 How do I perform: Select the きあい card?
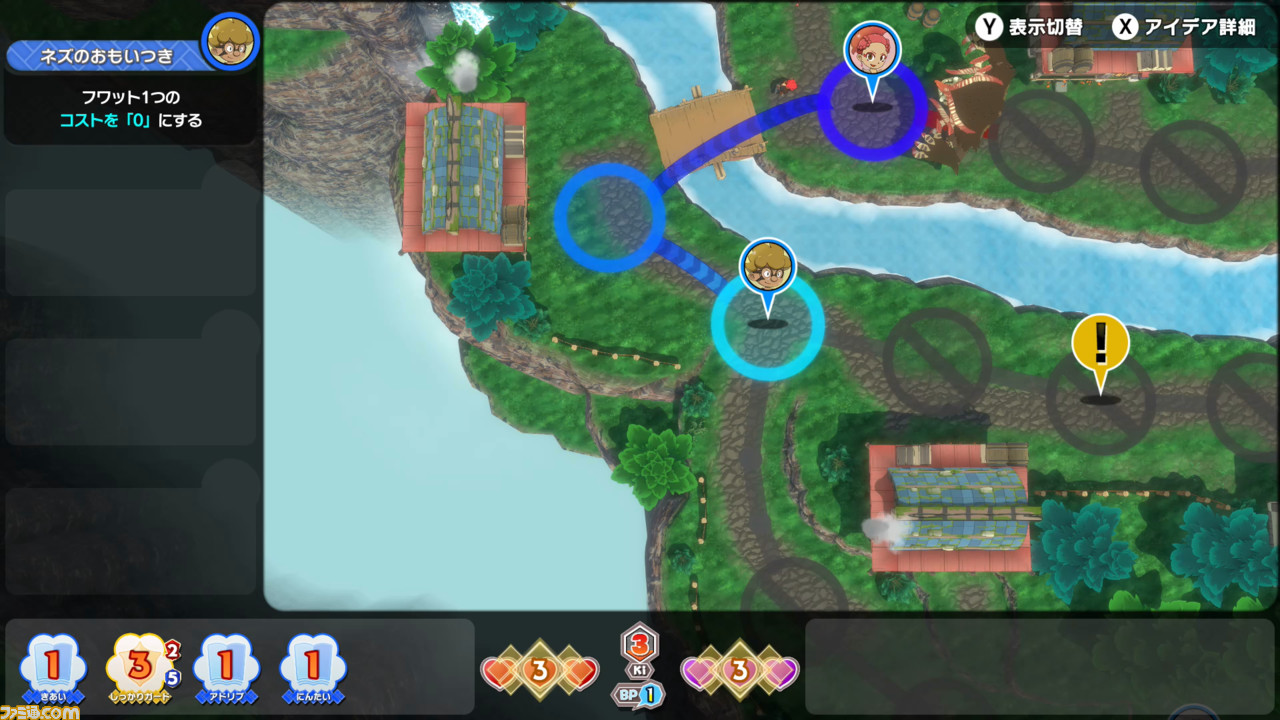coord(55,665)
